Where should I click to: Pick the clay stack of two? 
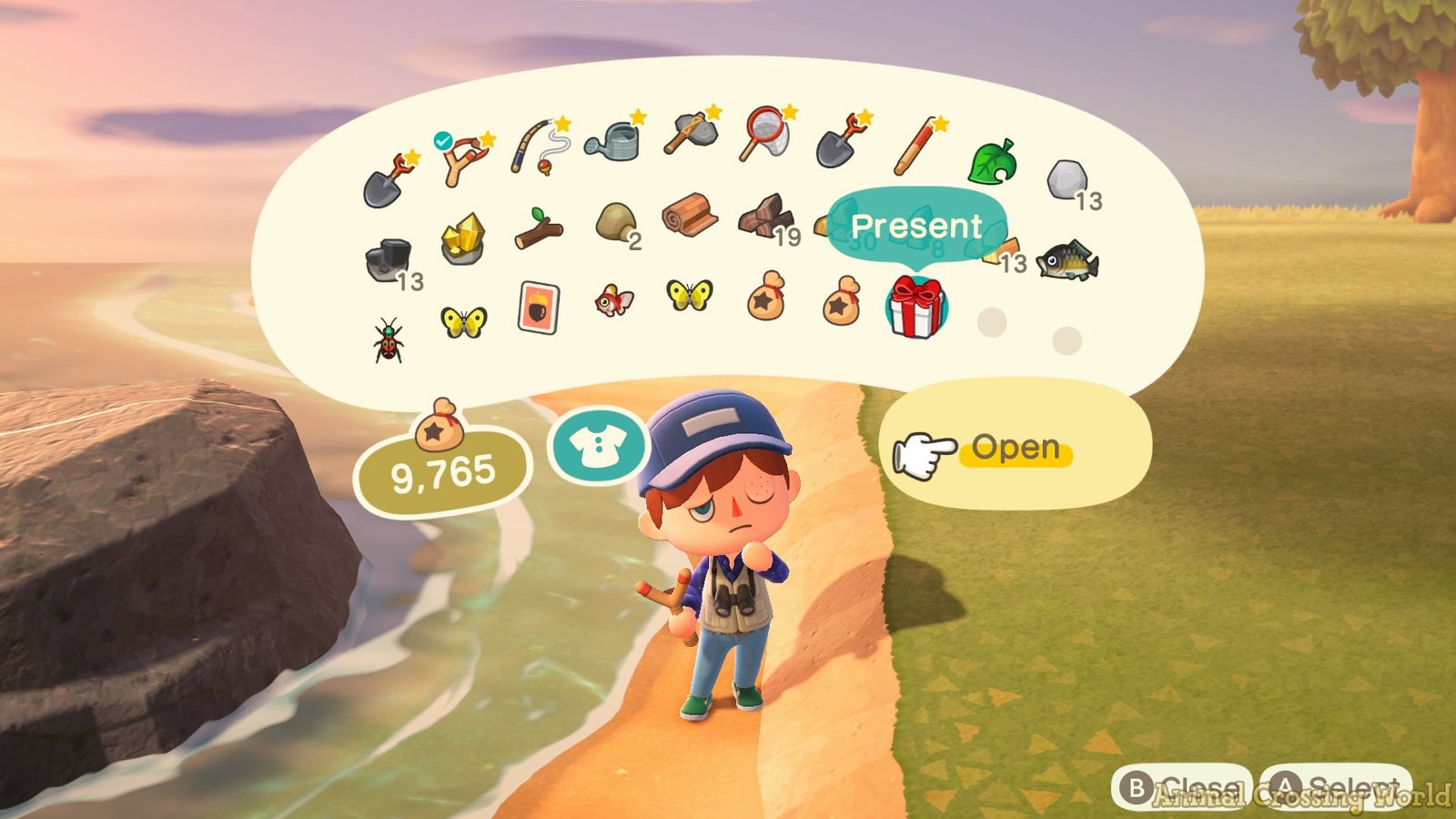pos(615,221)
